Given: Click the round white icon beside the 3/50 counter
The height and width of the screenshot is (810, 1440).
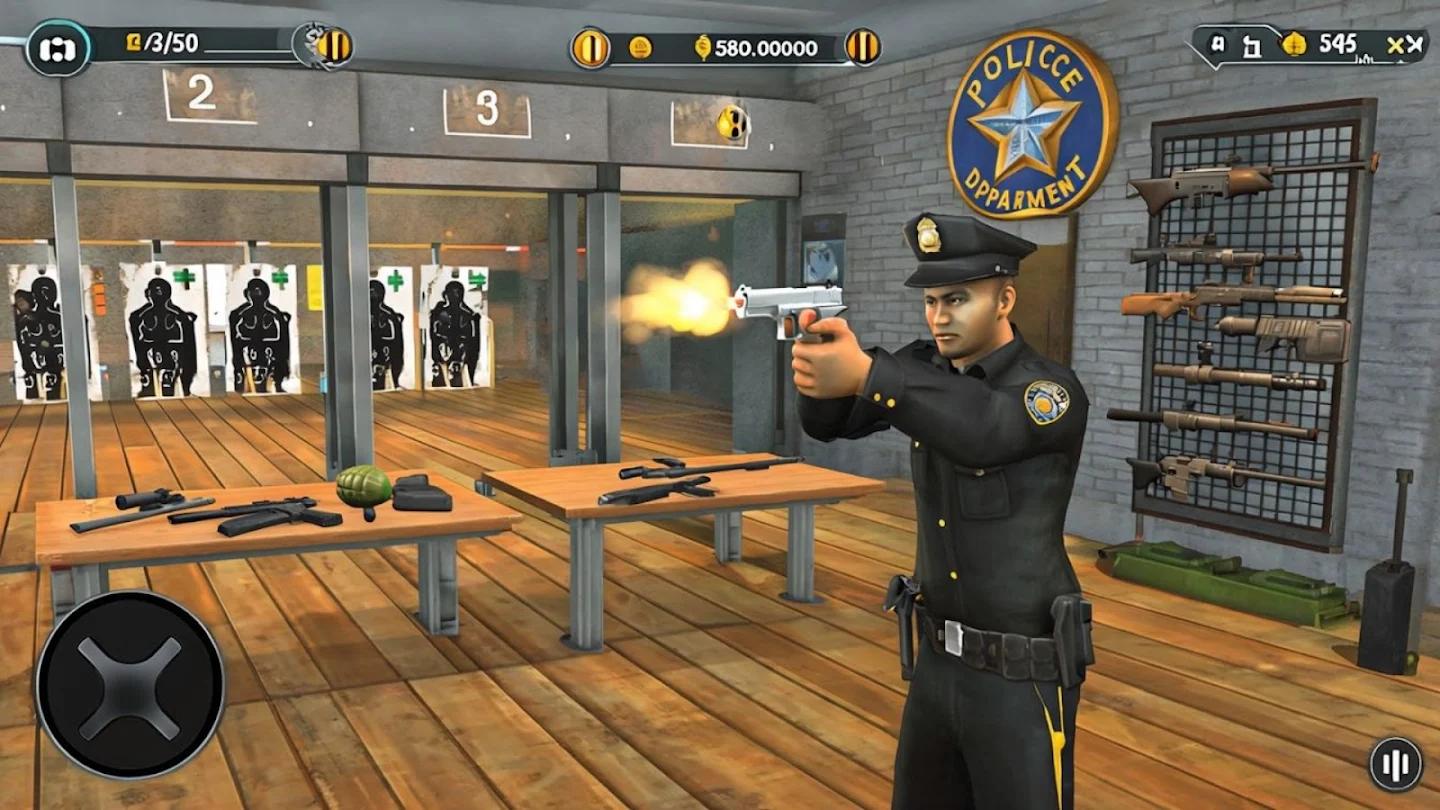Looking at the screenshot, I should 58,48.
